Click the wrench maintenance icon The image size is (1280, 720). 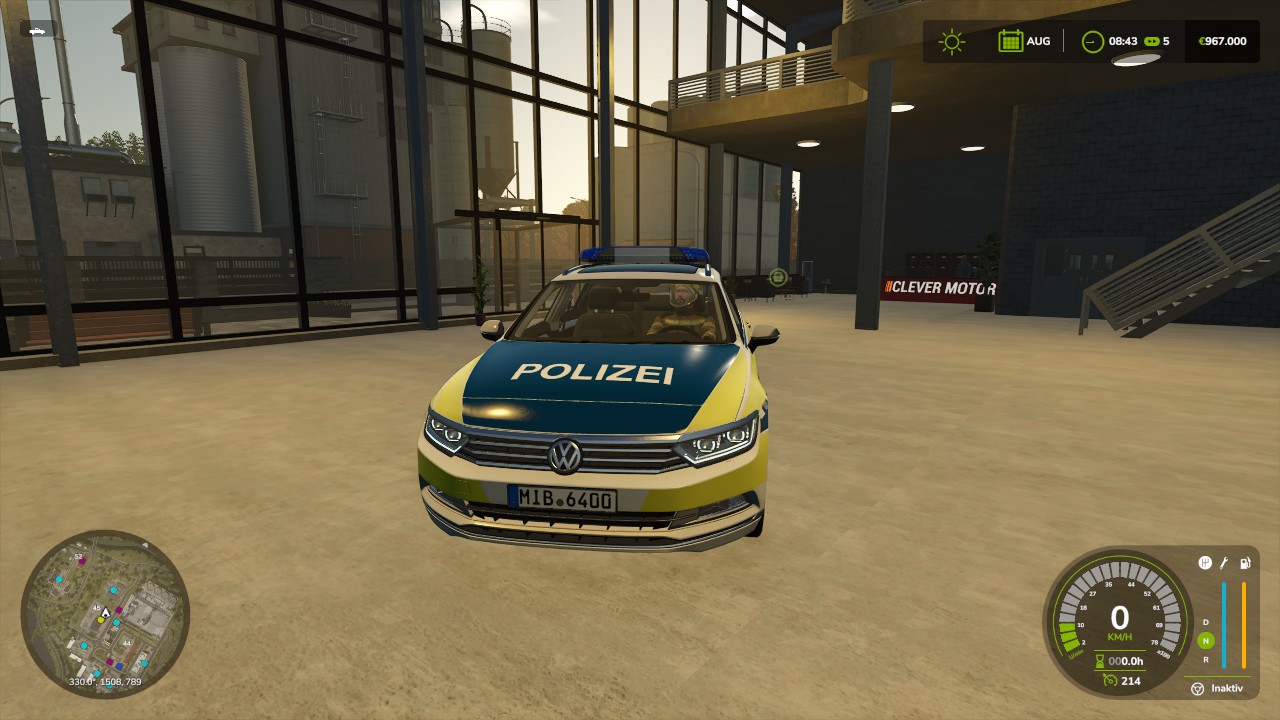click(1223, 564)
